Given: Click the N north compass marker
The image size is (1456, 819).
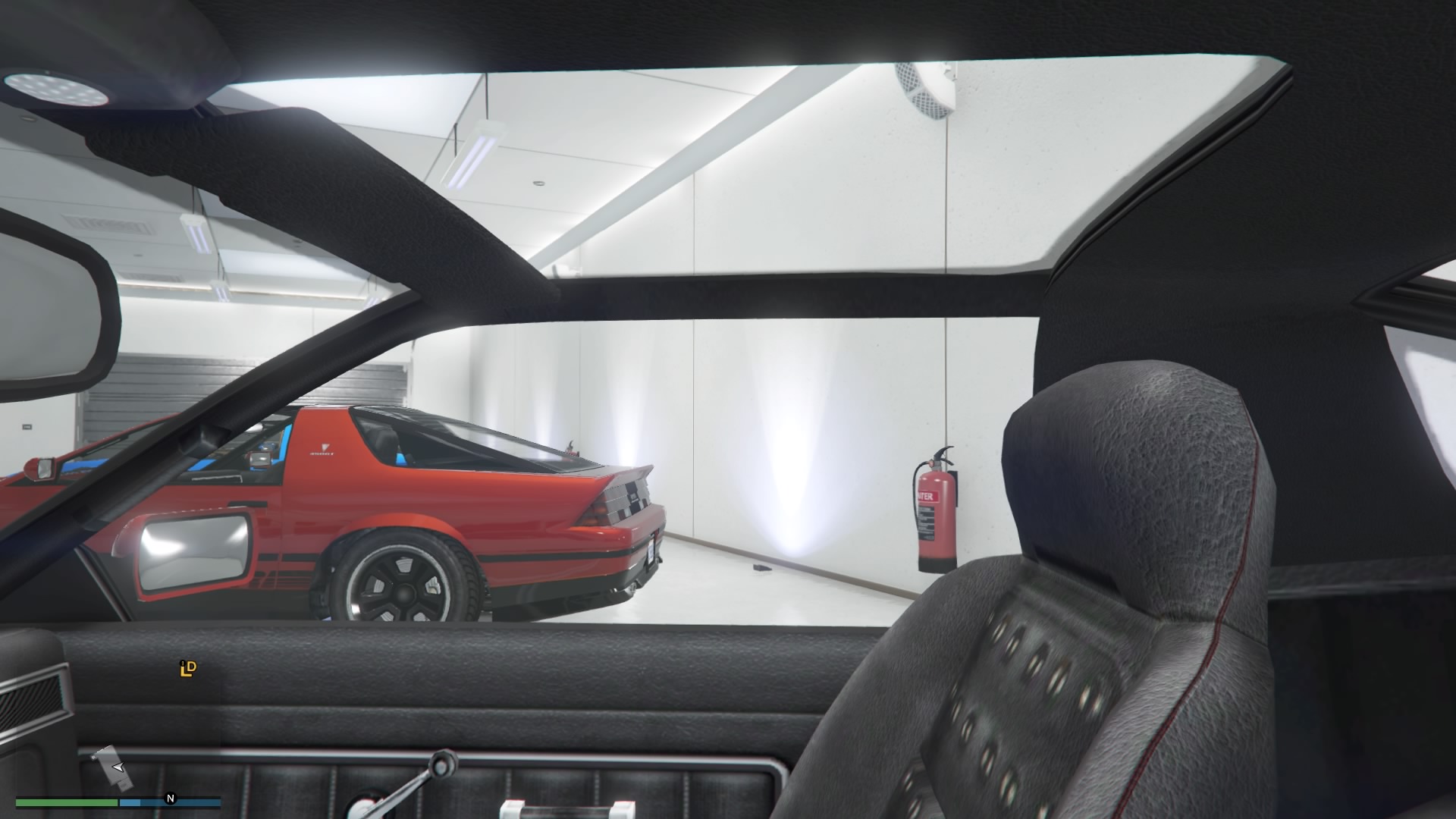Looking at the screenshot, I should [x=171, y=799].
